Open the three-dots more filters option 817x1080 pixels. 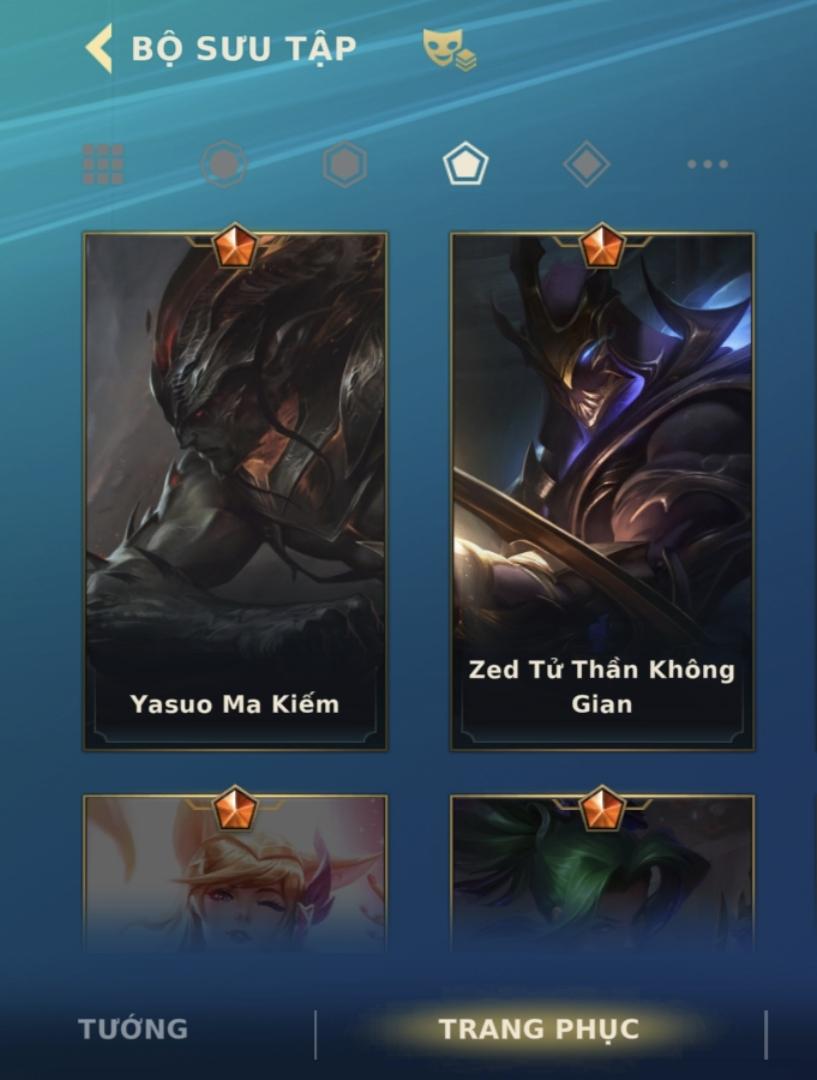tap(707, 164)
